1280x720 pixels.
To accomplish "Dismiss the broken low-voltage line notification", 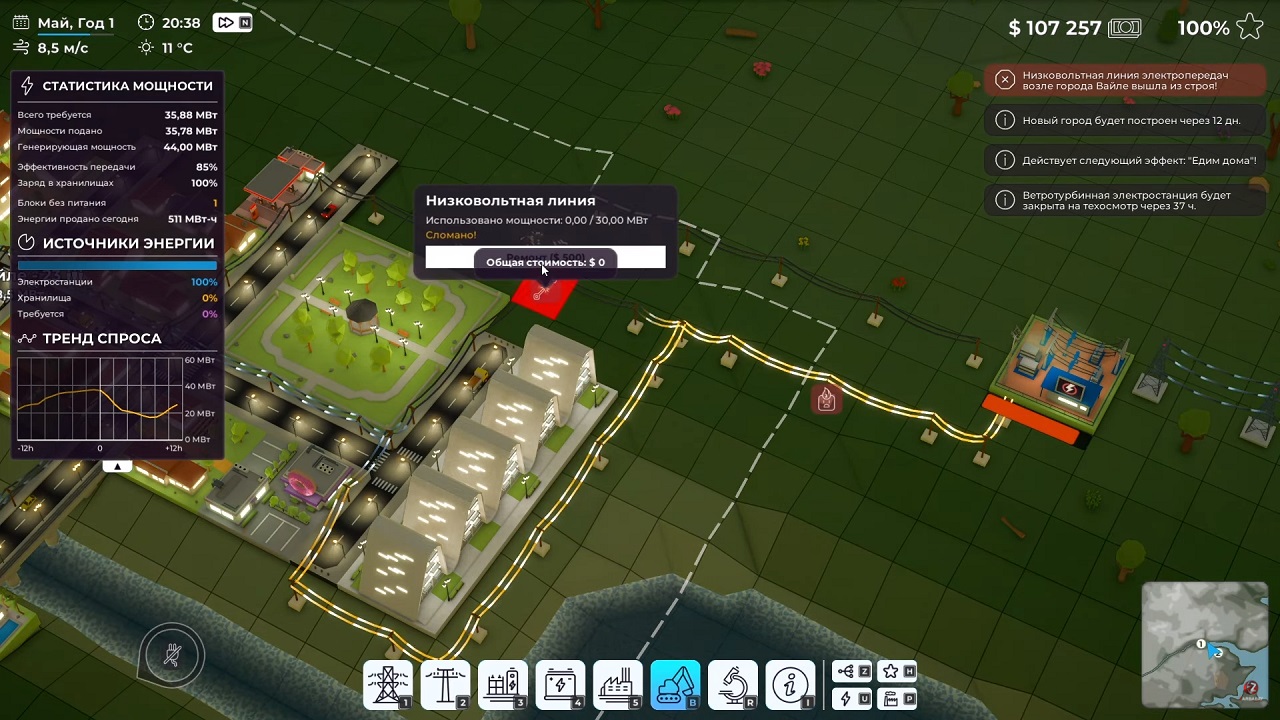I will pyautogui.click(x=1005, y=80).
